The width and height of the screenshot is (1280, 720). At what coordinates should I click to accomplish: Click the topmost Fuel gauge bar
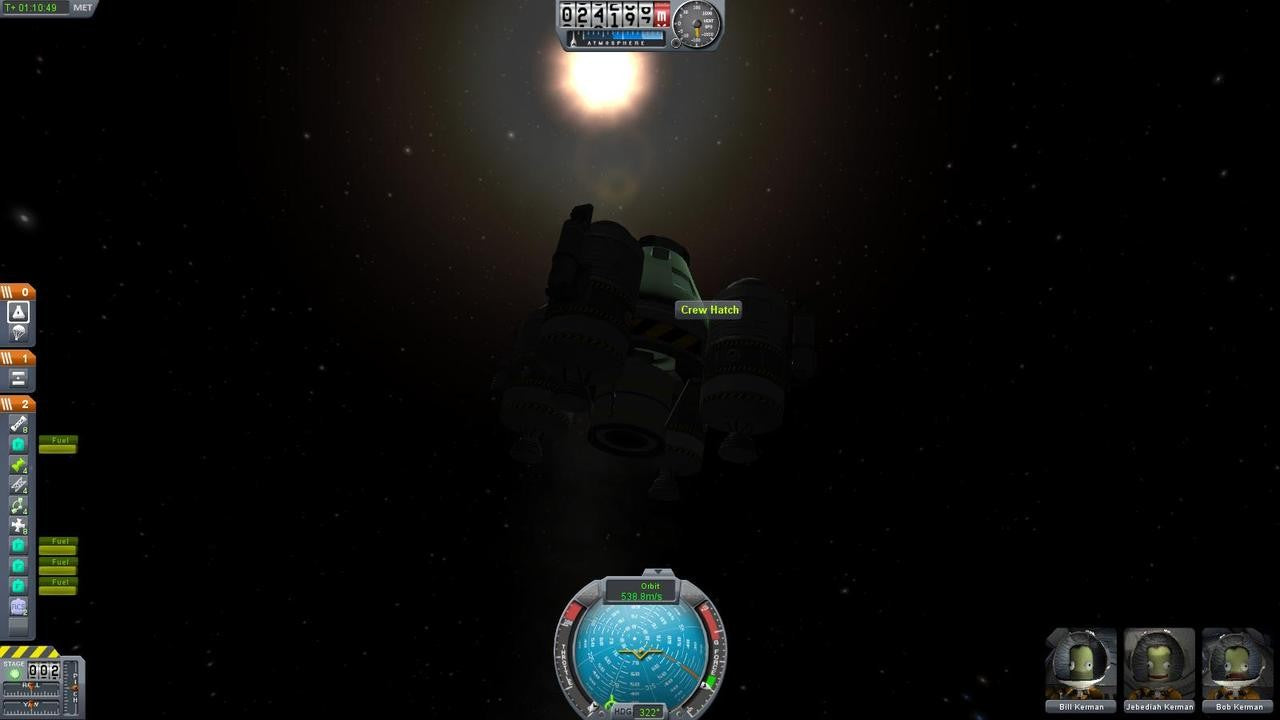pos(57,447)
